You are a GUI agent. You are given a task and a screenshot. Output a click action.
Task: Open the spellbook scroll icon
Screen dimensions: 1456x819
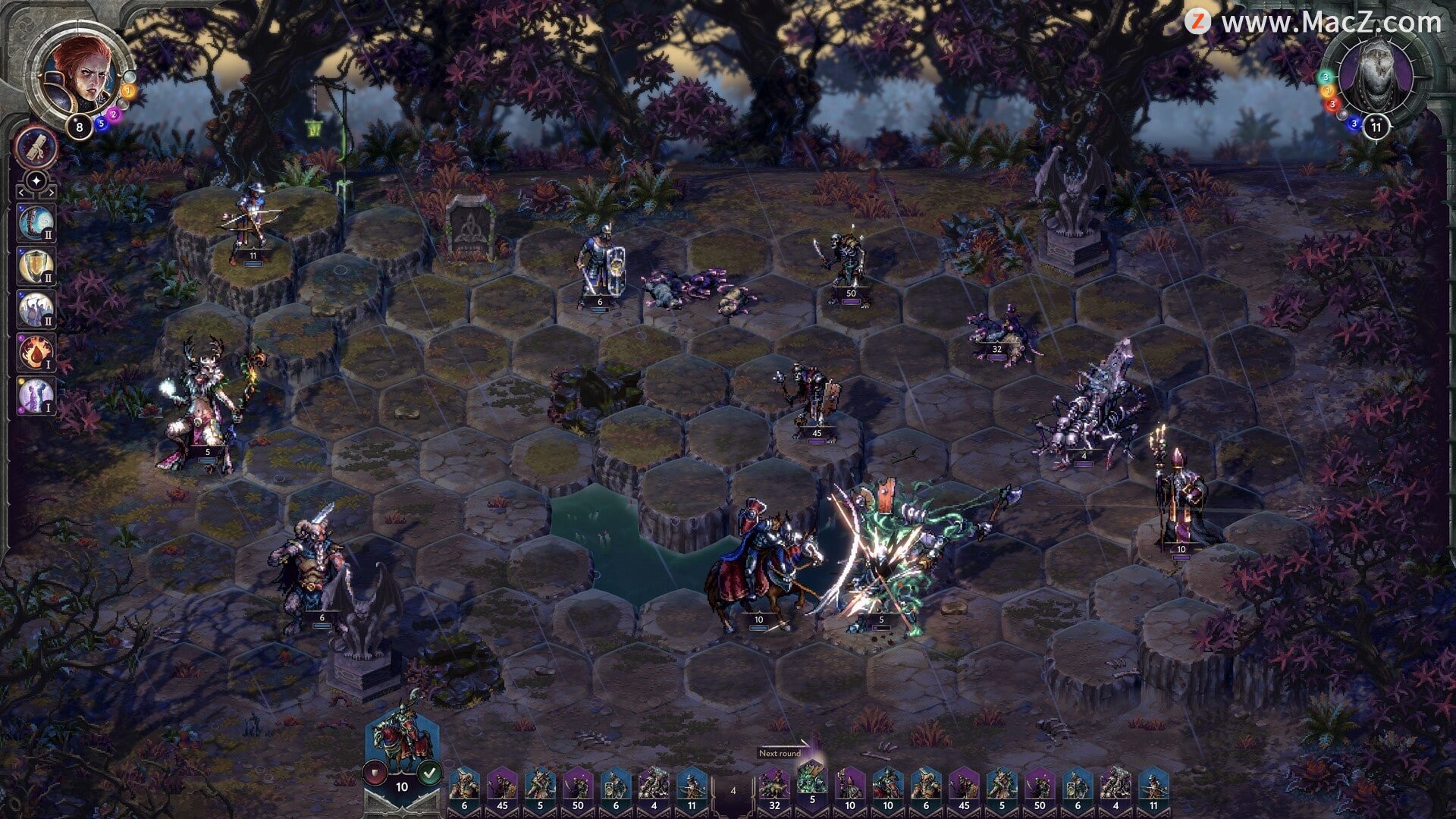(x=36, y=147)
